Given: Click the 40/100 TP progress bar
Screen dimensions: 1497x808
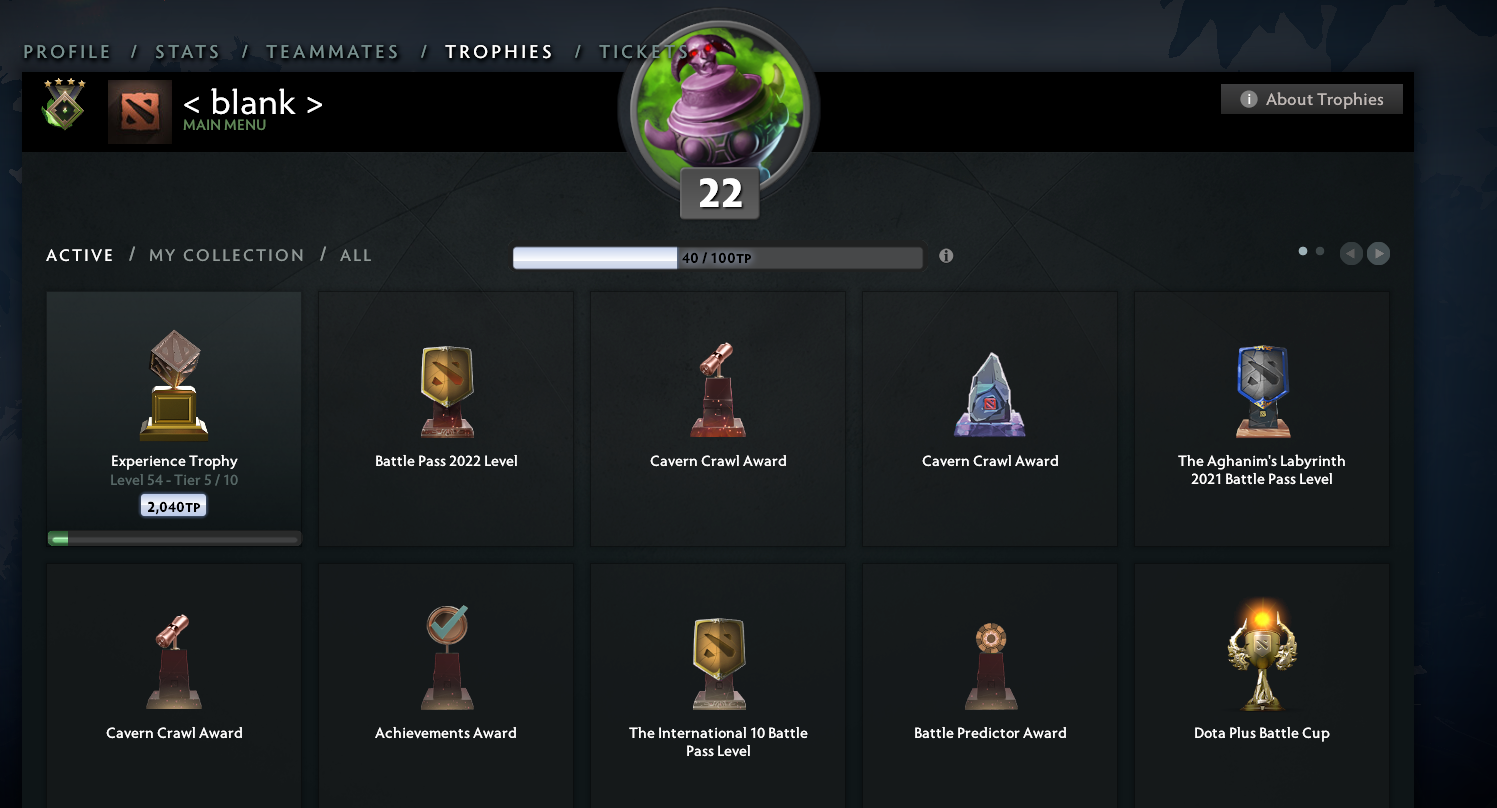Looking at the screenshot, I should point(717,257).
